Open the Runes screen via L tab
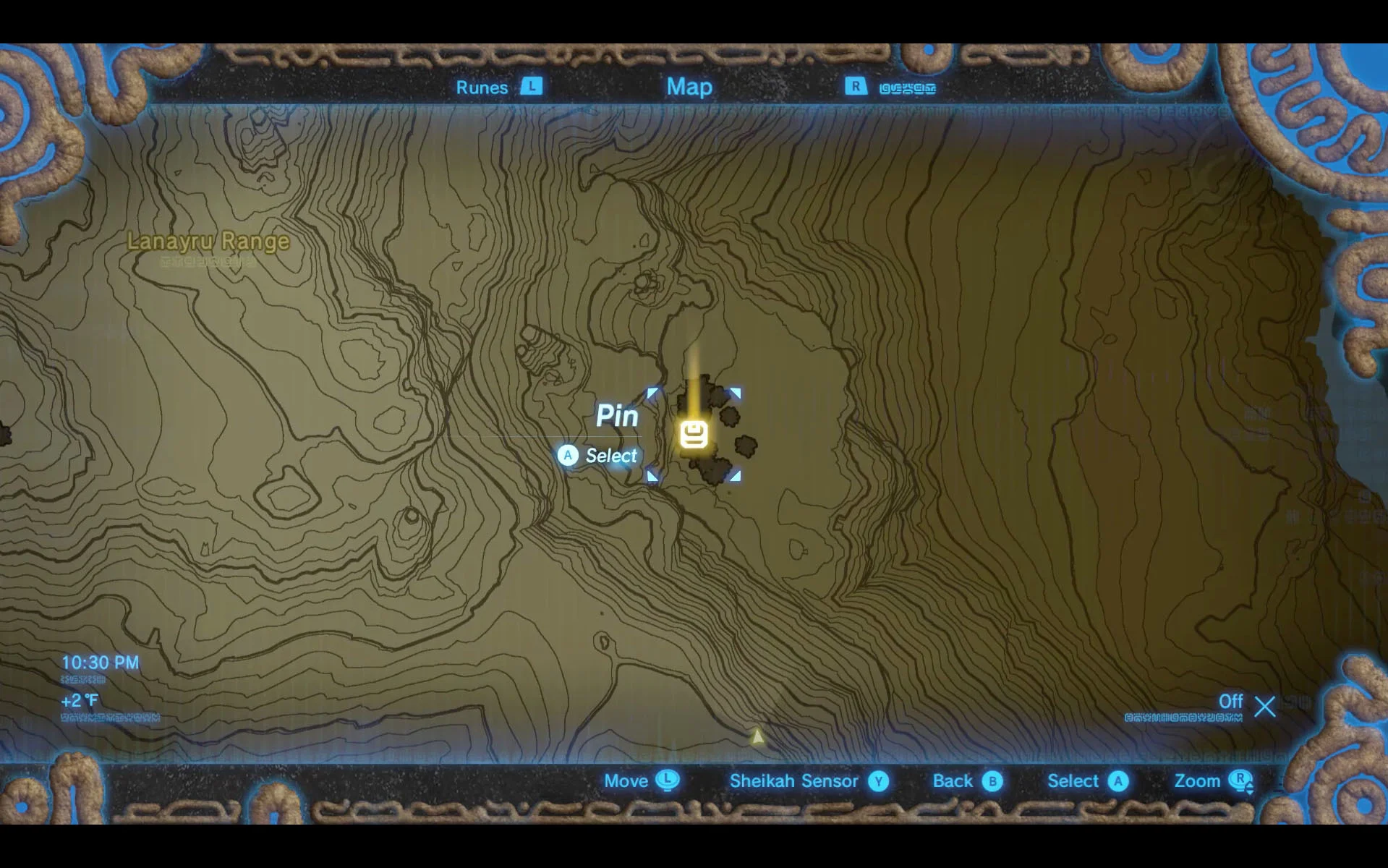 click(x=532, y=87)
